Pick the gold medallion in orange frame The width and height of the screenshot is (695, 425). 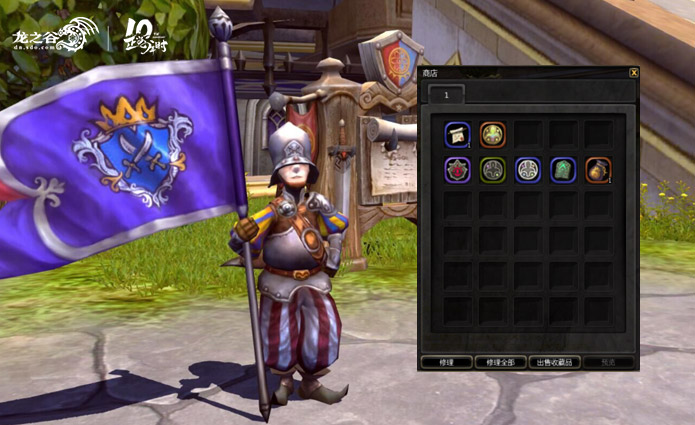click(493, 134)
